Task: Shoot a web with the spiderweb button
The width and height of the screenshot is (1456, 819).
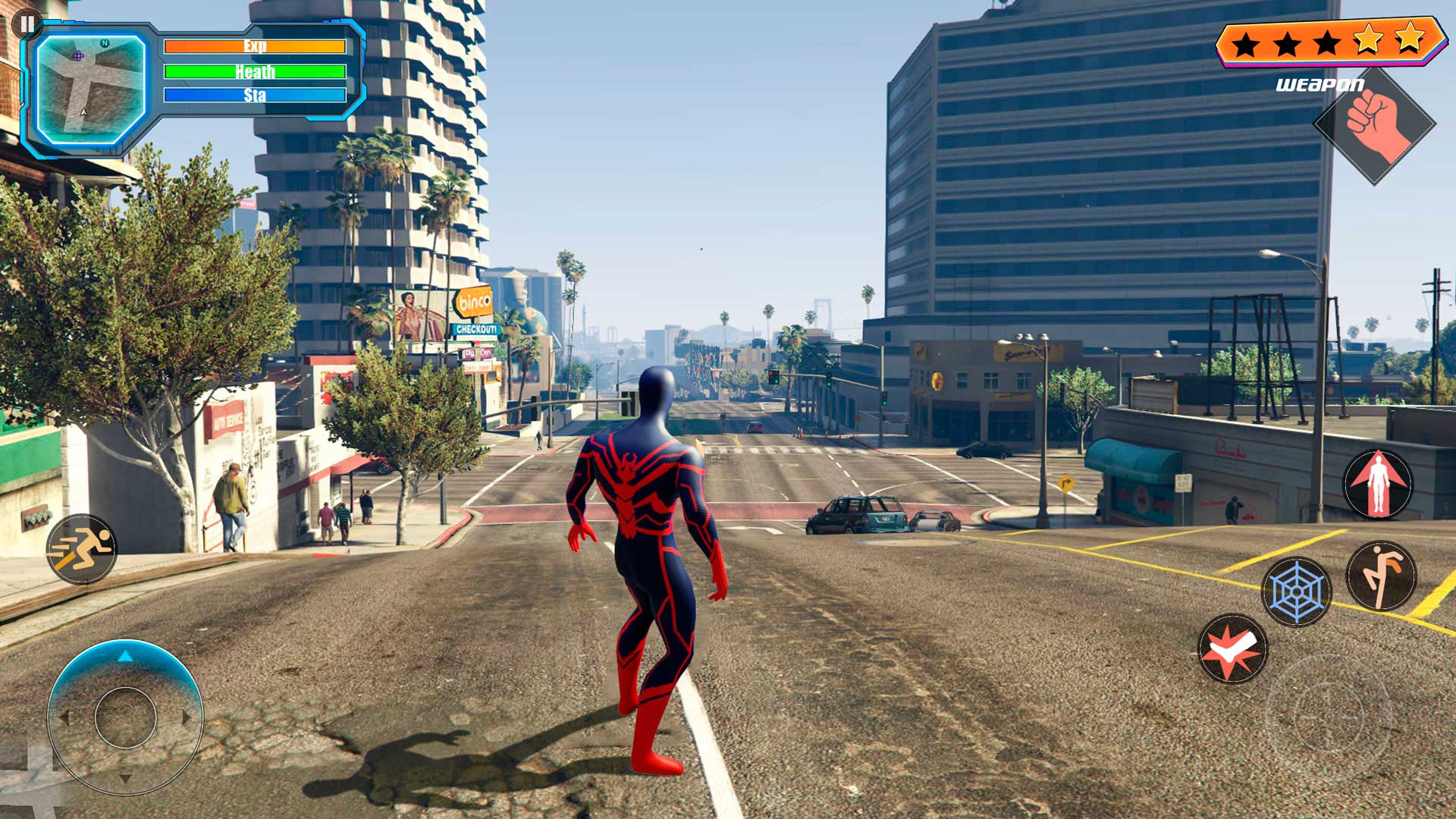Action: click(1296, 591)
